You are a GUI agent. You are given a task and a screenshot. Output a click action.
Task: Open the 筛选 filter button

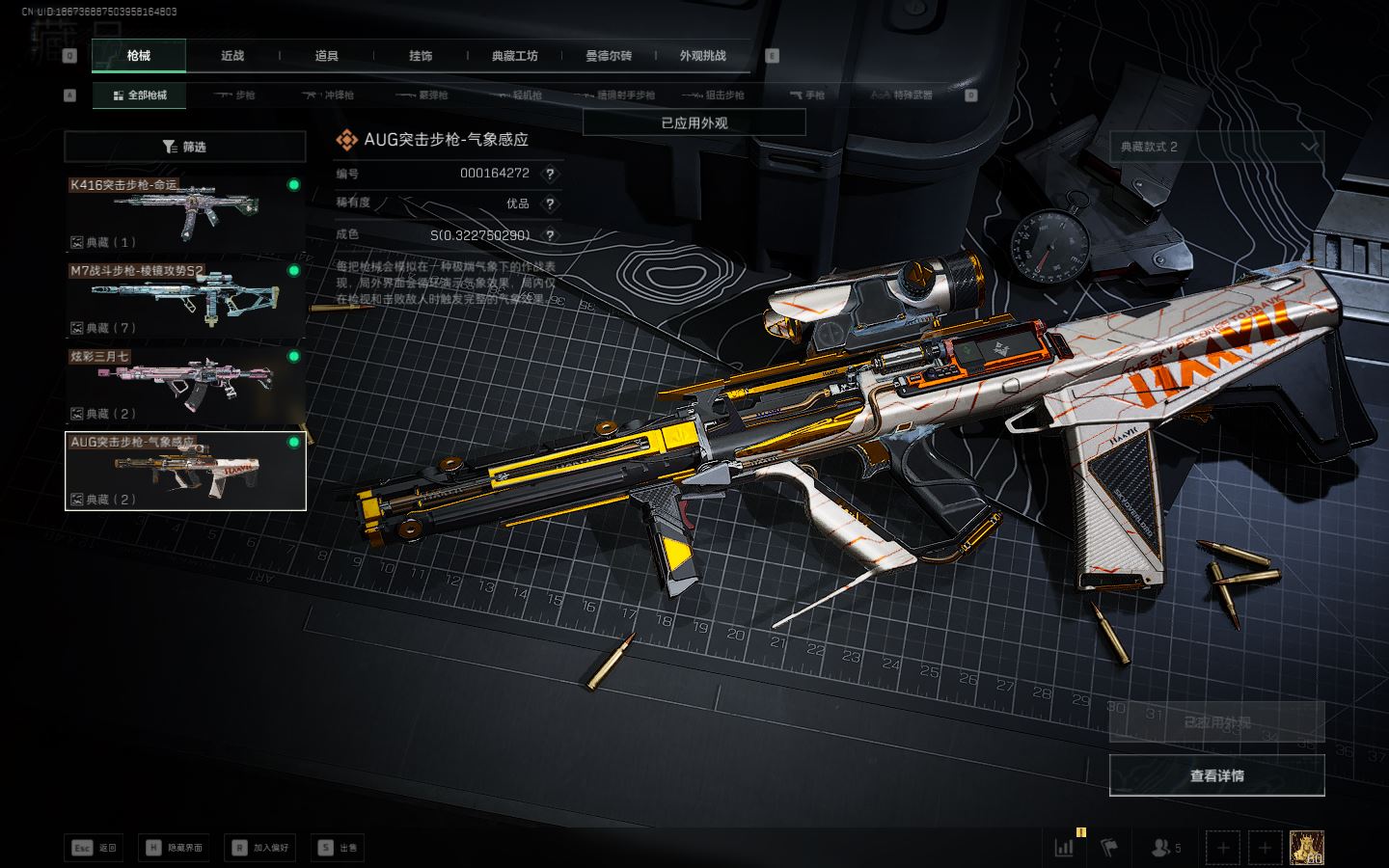point(184,147)
